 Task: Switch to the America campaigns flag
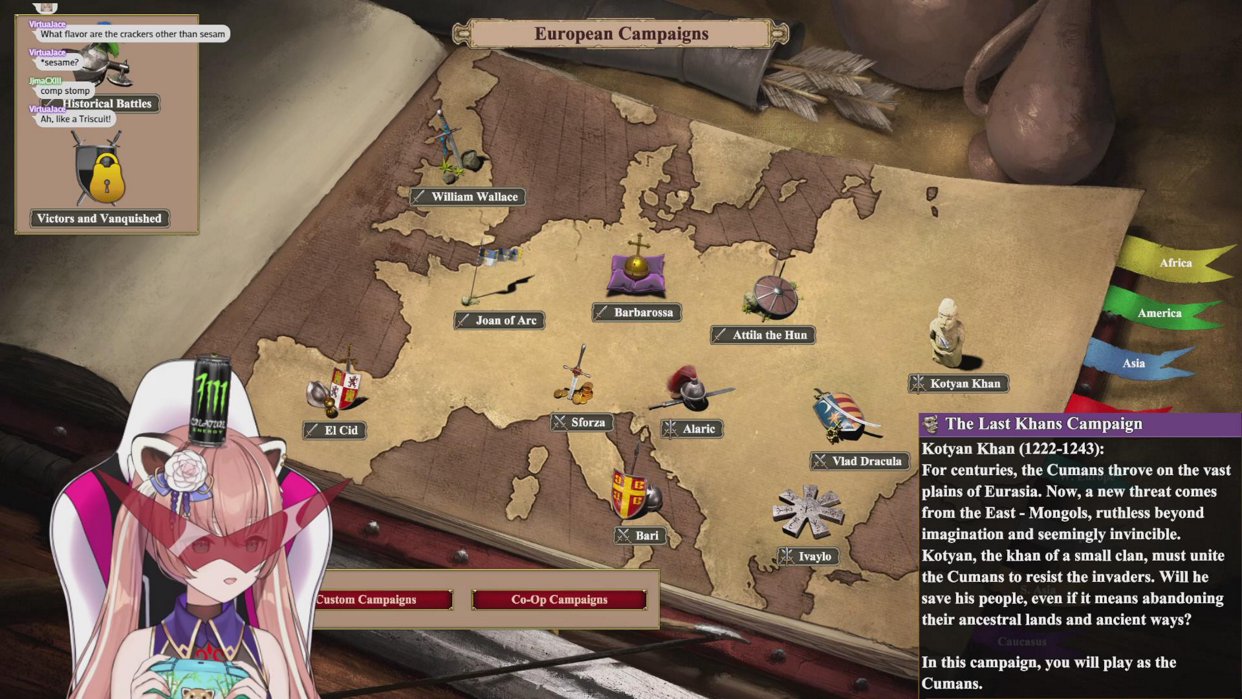coord(1158,313)
